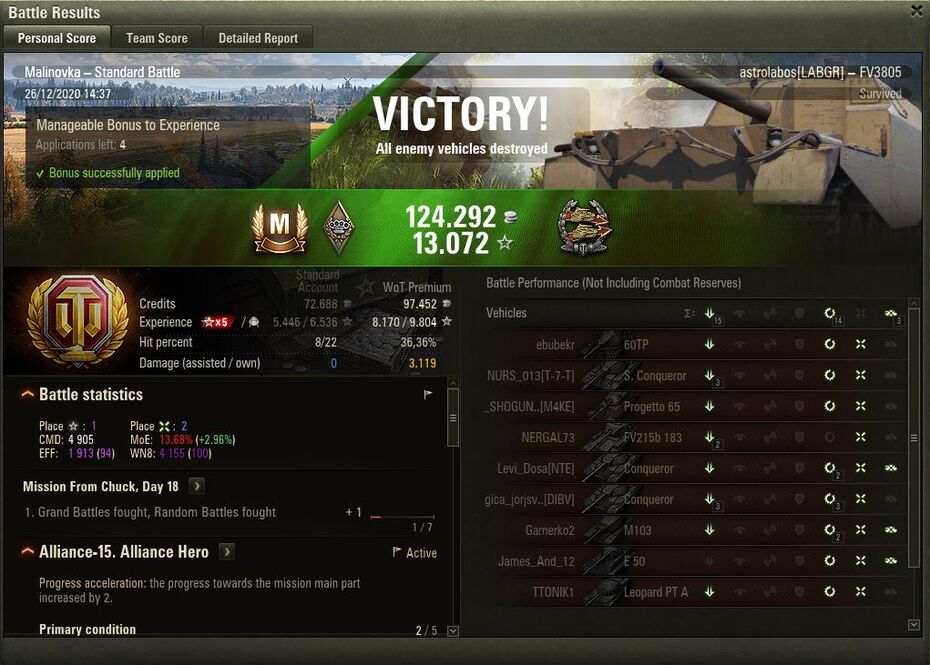Collapse the Battle statistics section

(28, 395)
